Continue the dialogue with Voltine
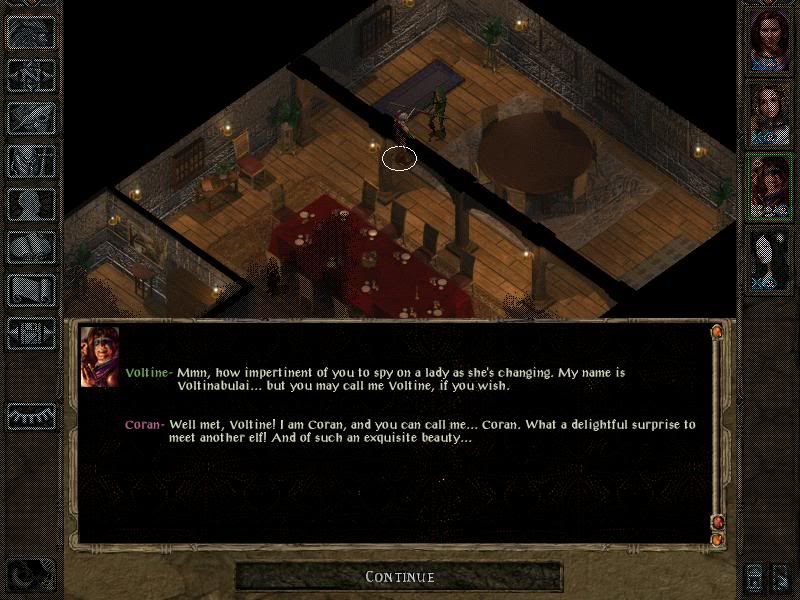The image size is (800, 600). (399, 577)
